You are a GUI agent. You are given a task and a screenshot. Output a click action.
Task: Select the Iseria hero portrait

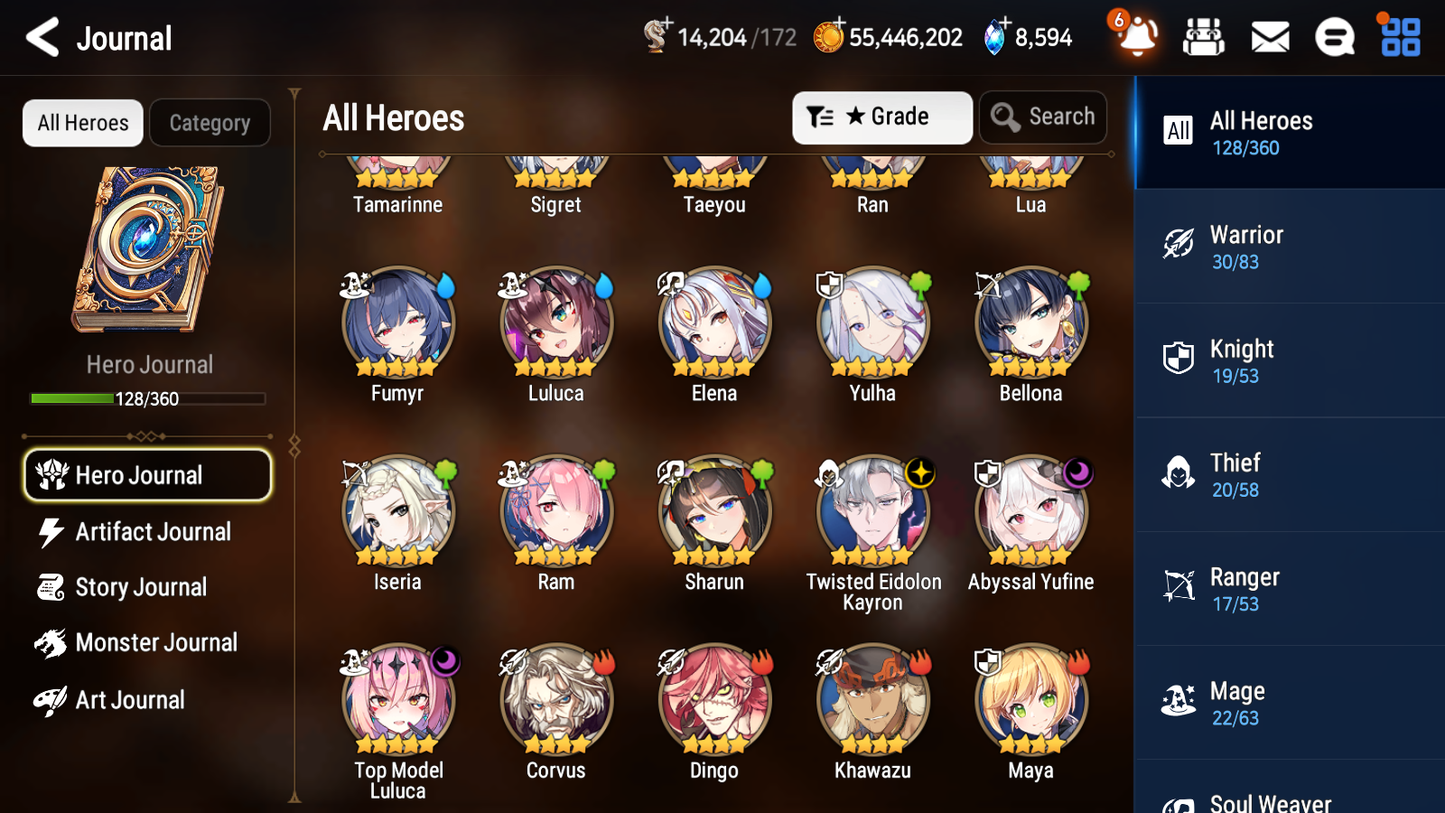click(x=397, y=511)
